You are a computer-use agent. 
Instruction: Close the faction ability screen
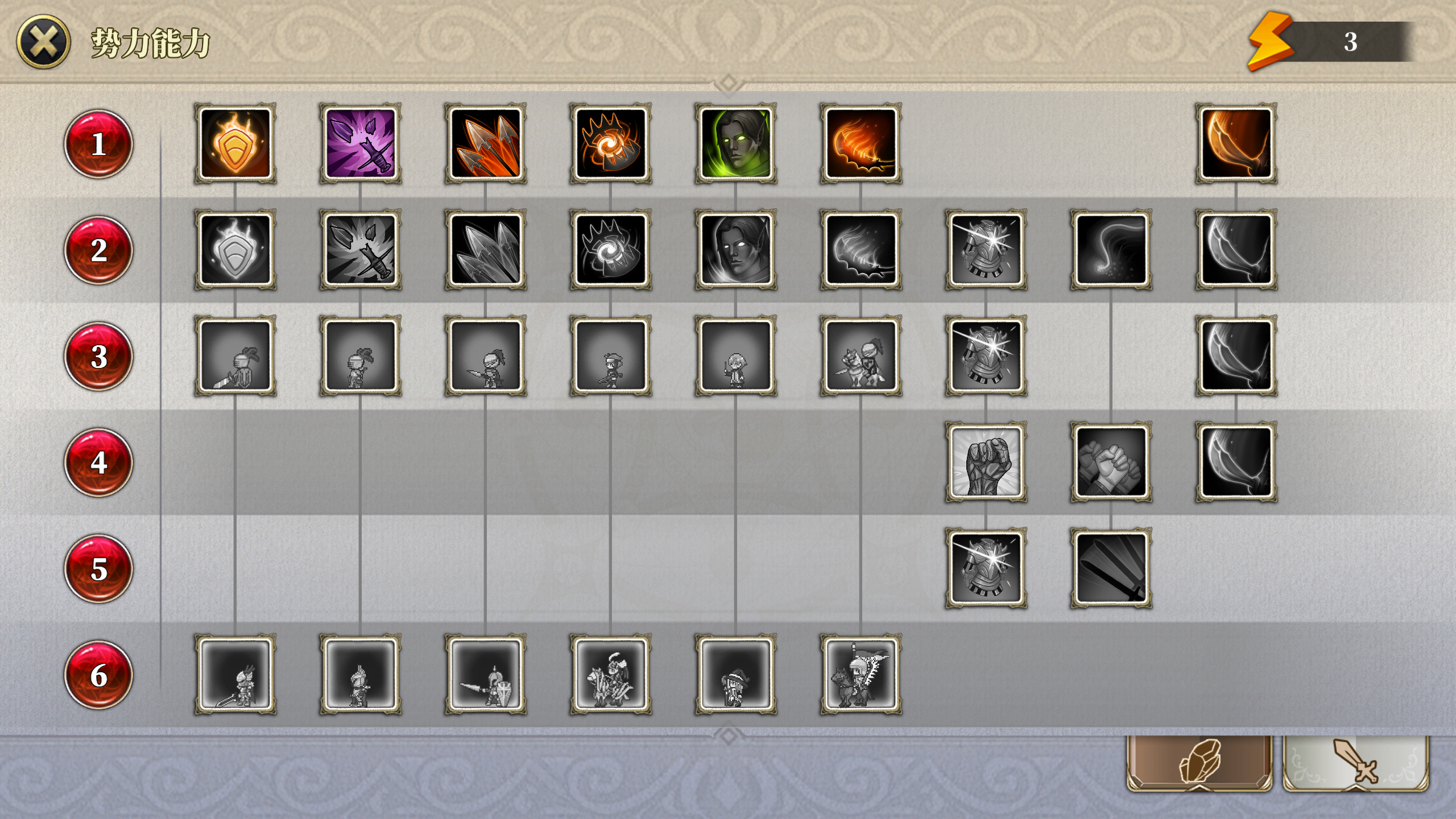pos(44,42)
